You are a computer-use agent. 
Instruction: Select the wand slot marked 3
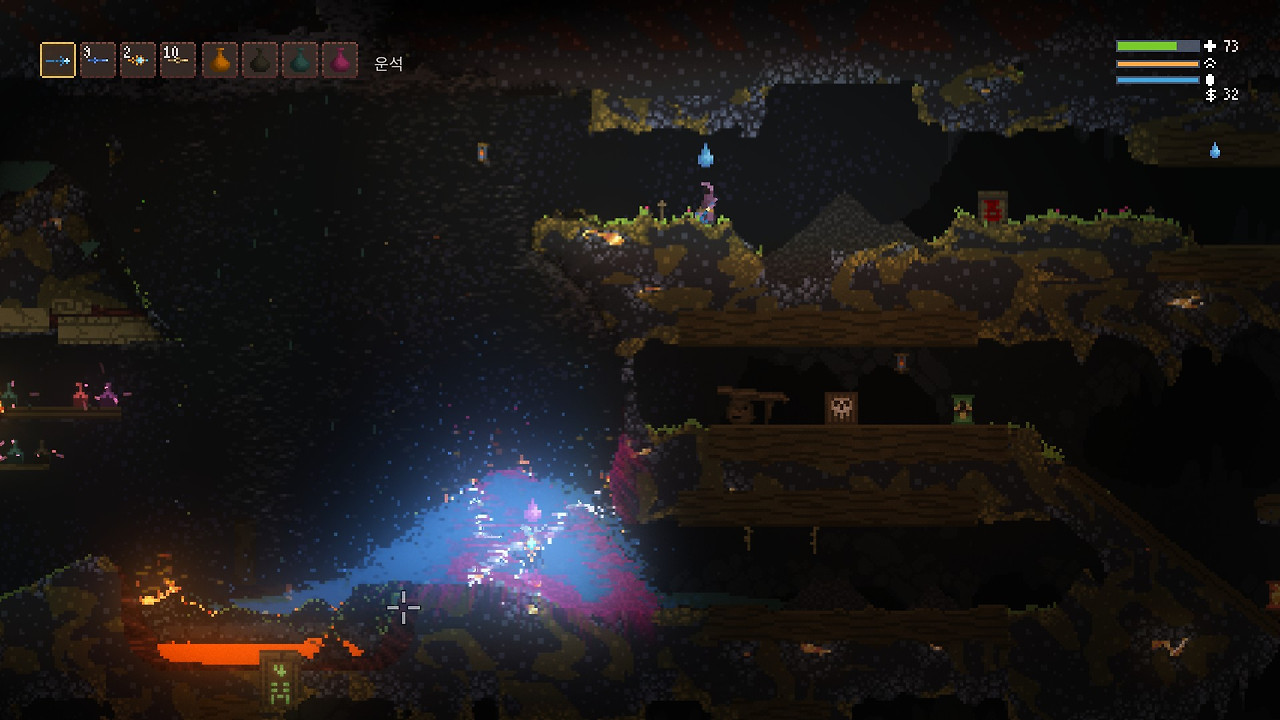click(x=98, y=60)
